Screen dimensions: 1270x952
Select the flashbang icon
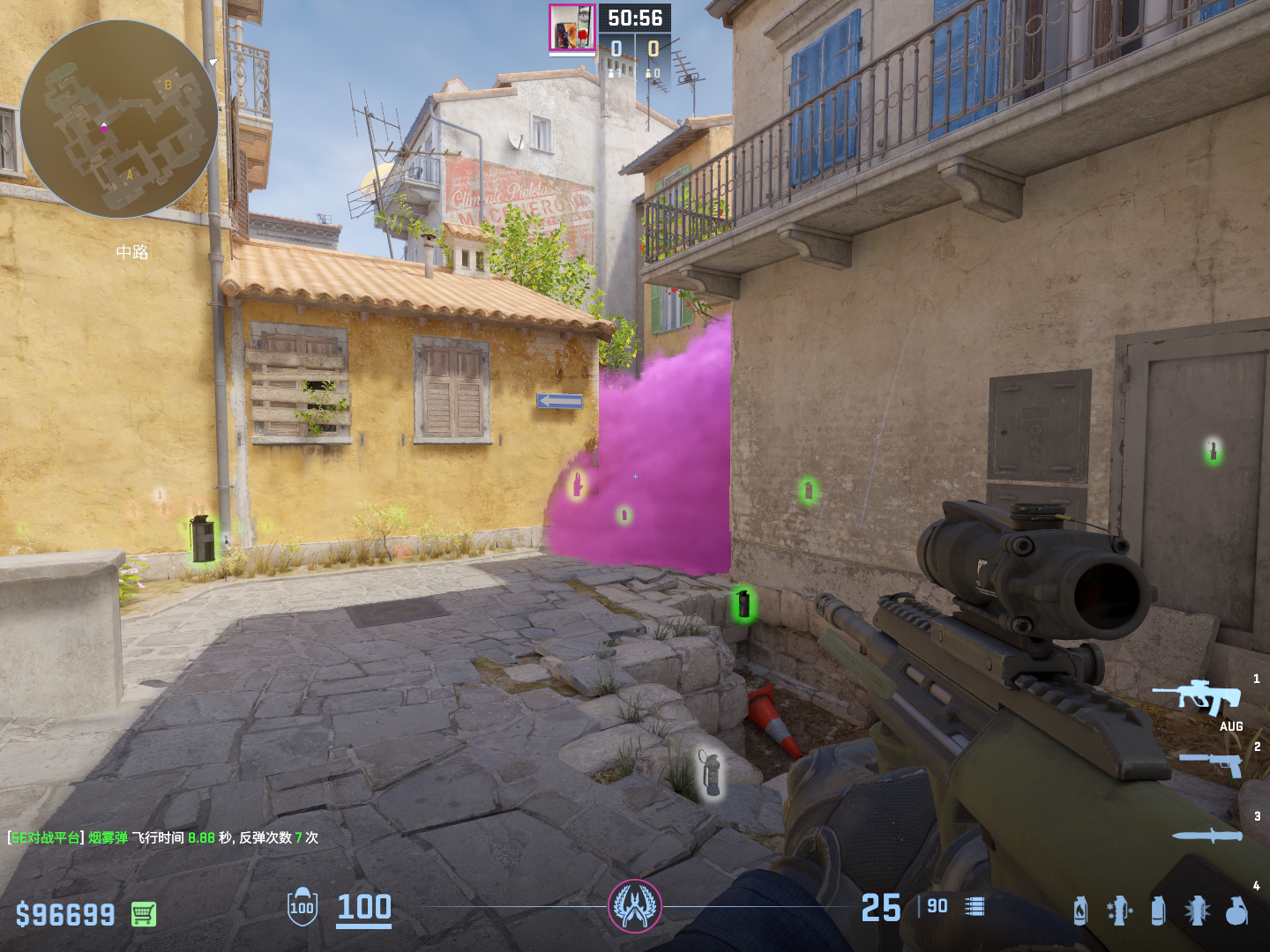pyautogui.click(x=1197, y=911)
